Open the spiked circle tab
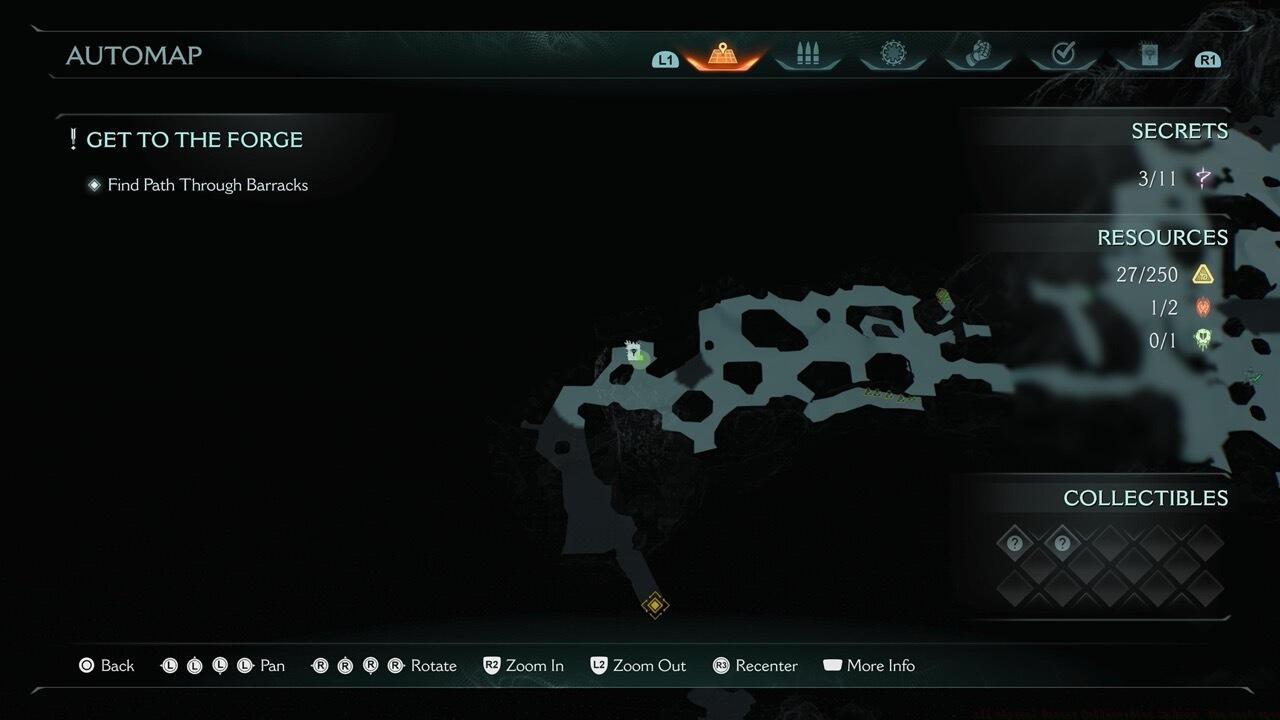The image size is (1280, 720). [892, 55]
